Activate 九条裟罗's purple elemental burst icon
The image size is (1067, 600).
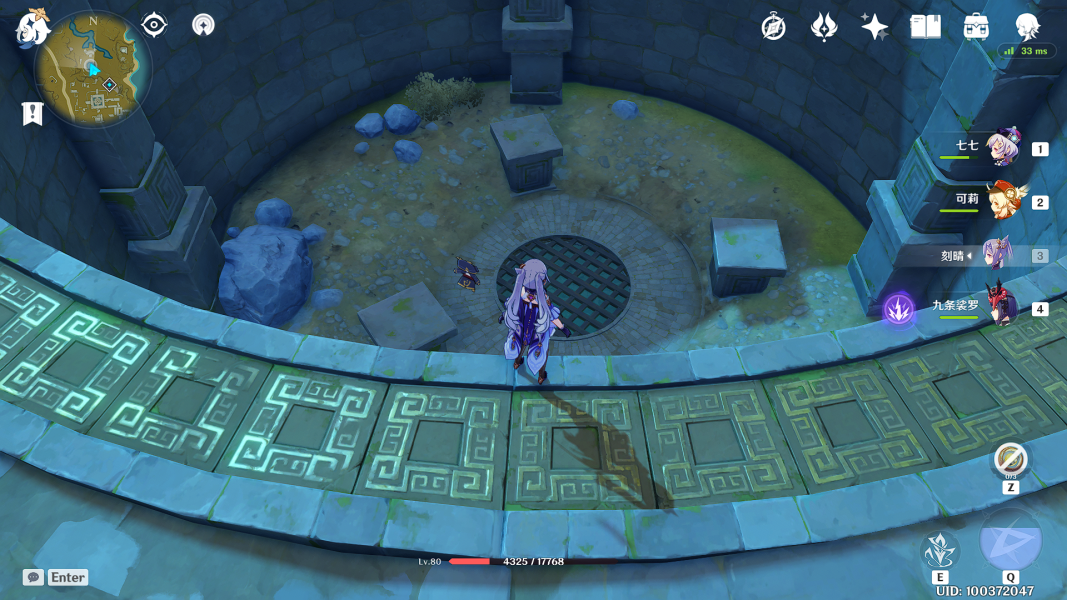898,309
